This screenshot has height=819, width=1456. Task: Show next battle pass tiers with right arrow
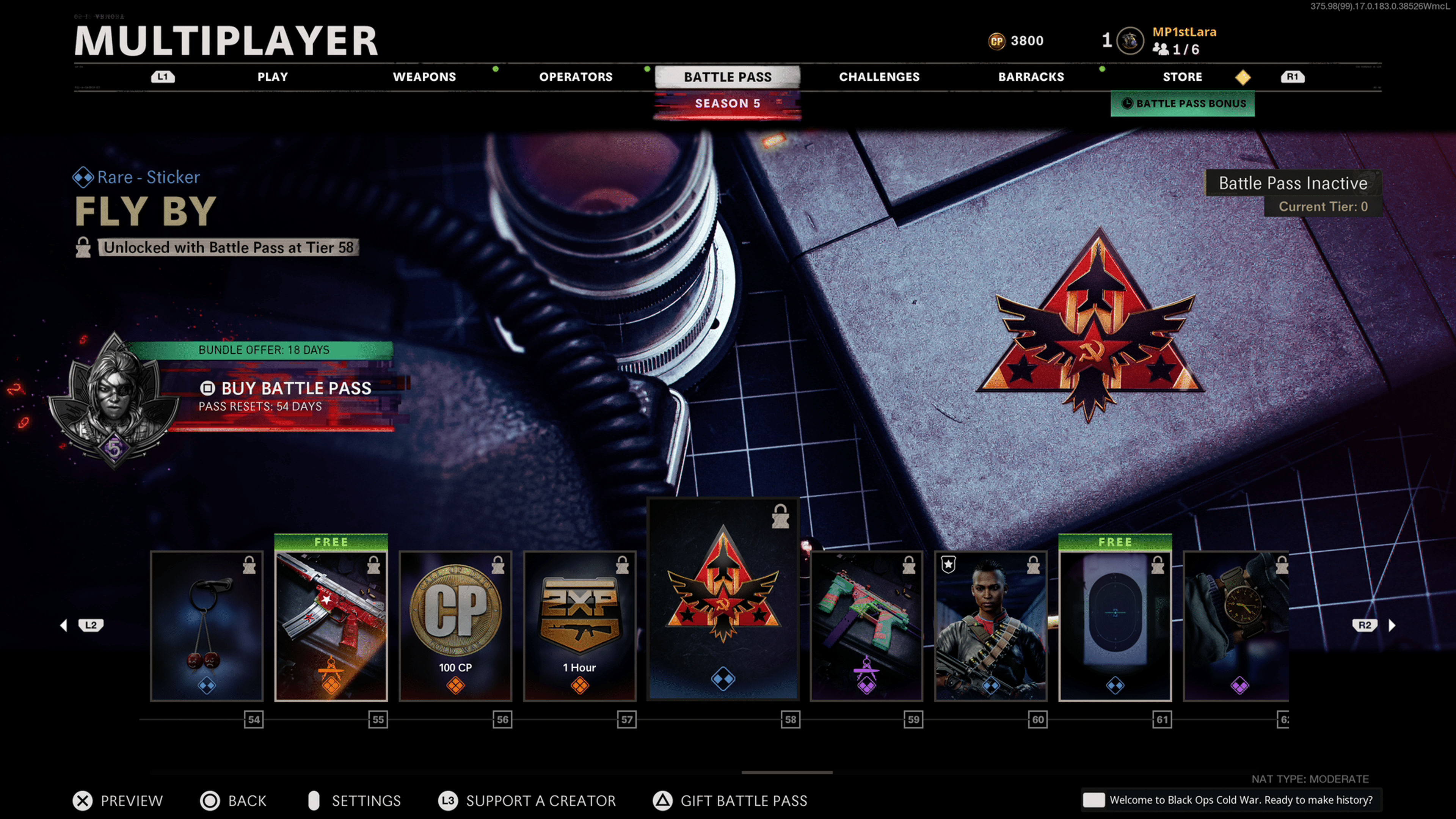[1392, 625]
